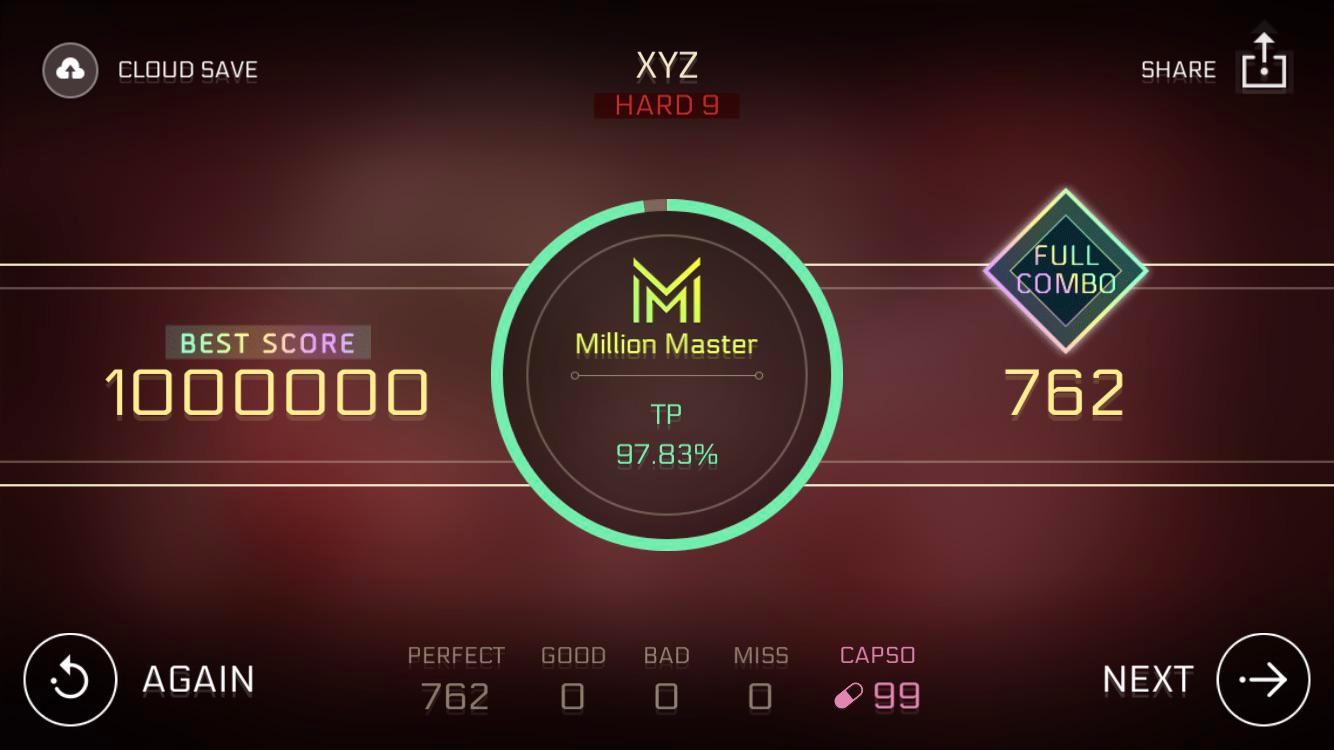The height and width of the screenshot is (750, 1334).
Task: Click the BEST SCORE label banner
Action: click(x=266, y=342)
